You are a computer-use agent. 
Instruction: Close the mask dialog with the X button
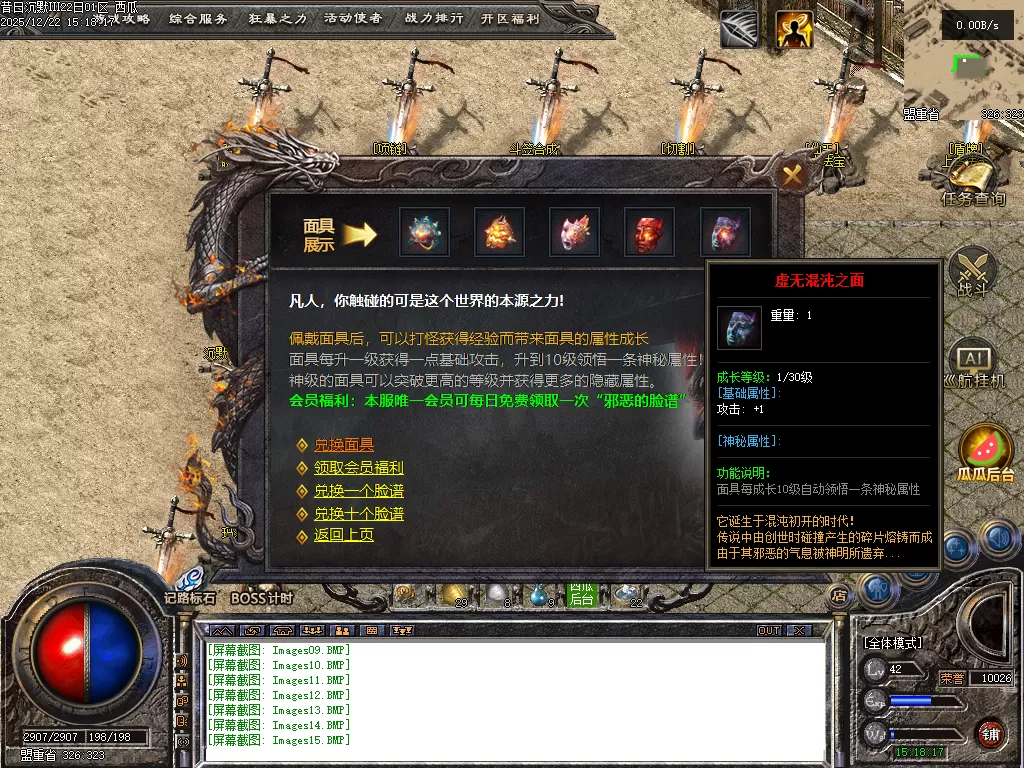click(793, 177)
